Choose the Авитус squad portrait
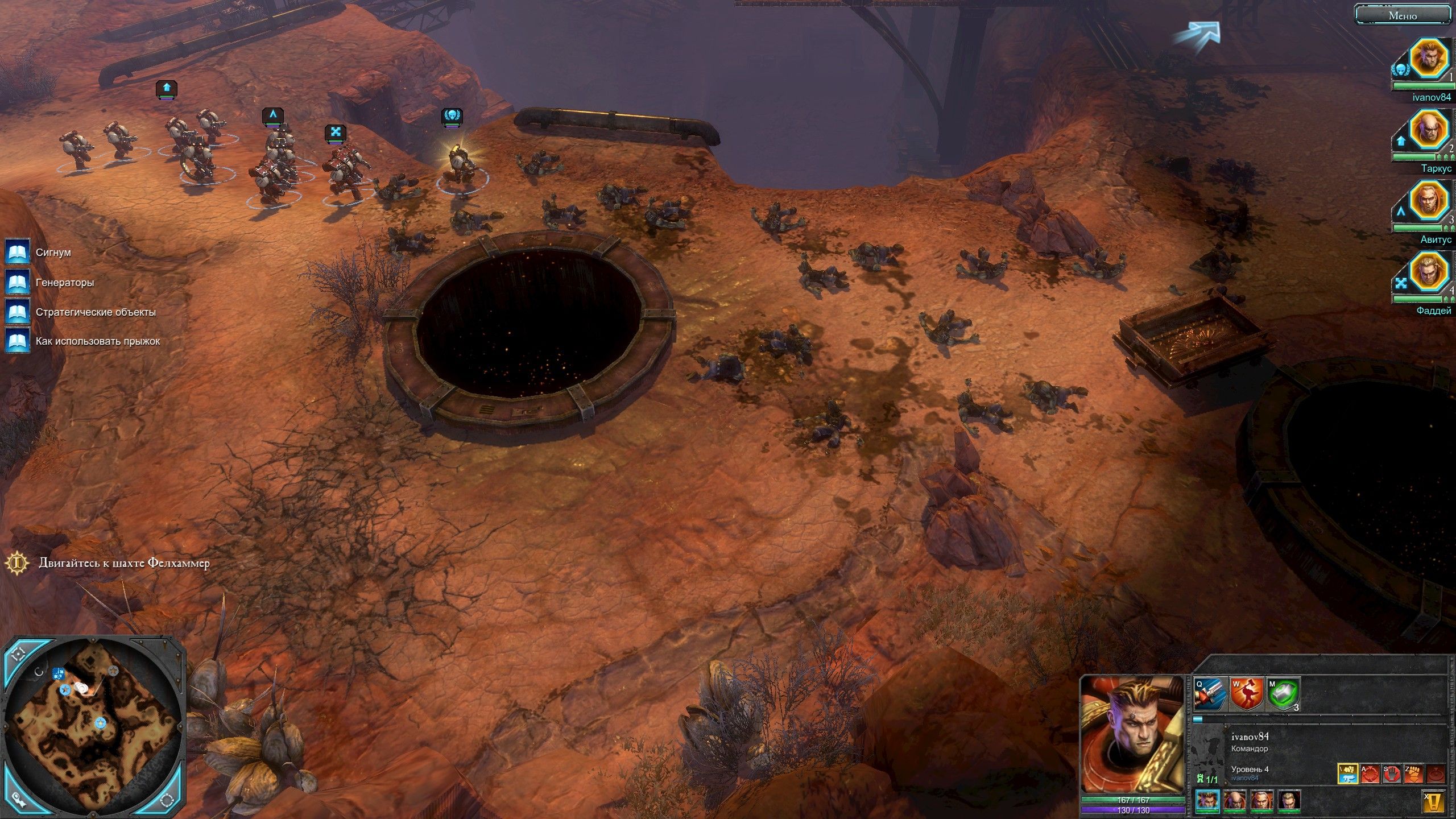The image size is (1456, 819). [x=1429, y=200]
